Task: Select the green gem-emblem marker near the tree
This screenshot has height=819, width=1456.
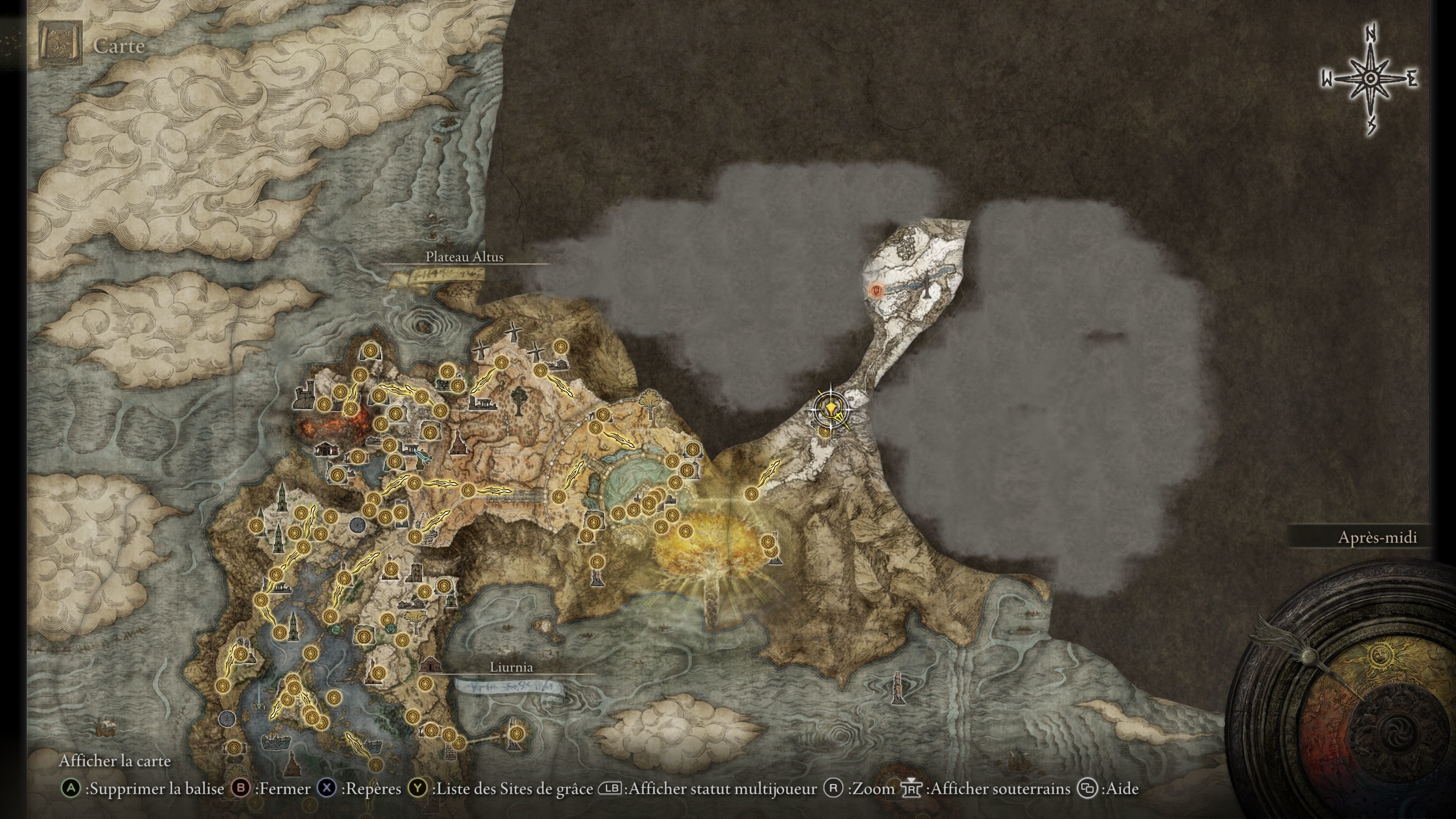Action: click(x=390, y=629)
